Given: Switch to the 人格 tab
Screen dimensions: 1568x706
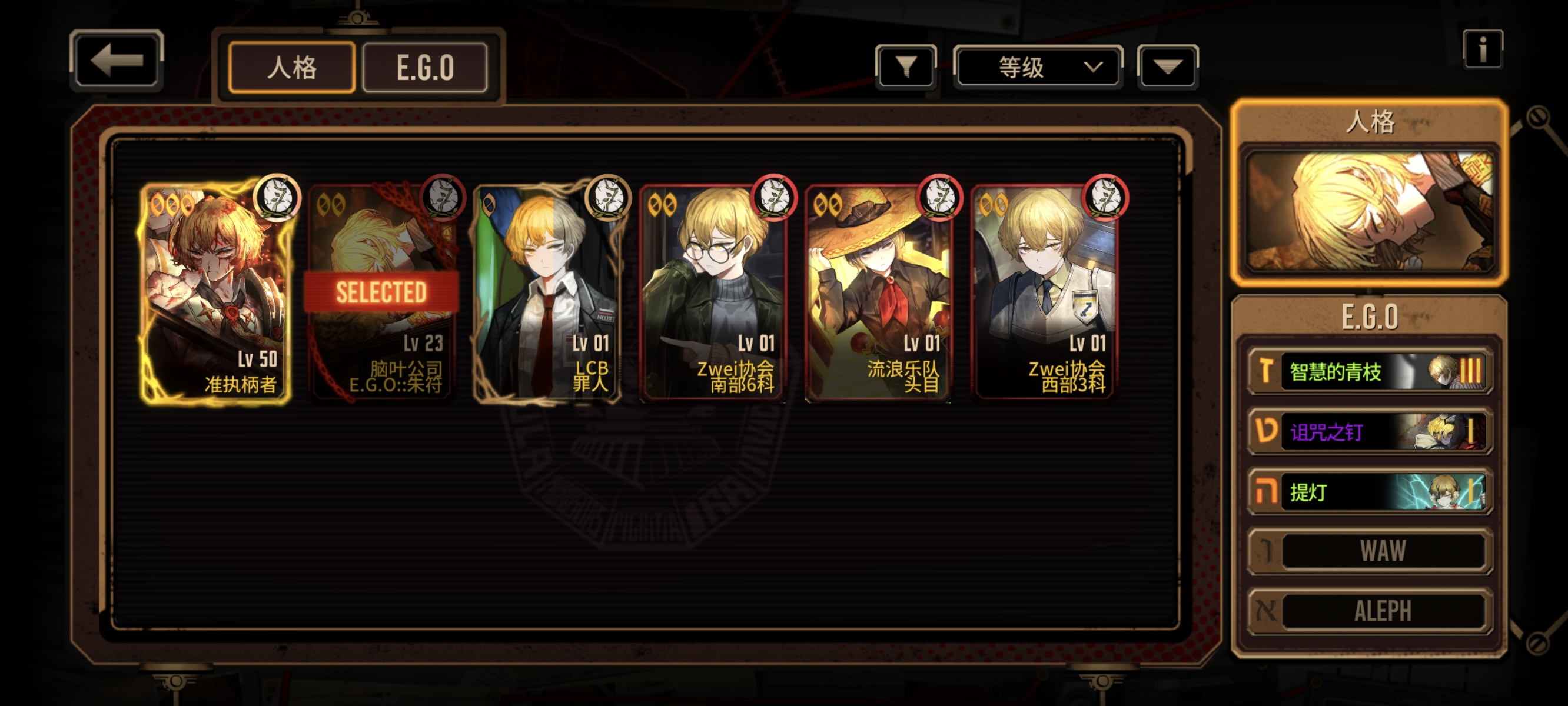Looking at the screenshot, I should tap(291, 68).
